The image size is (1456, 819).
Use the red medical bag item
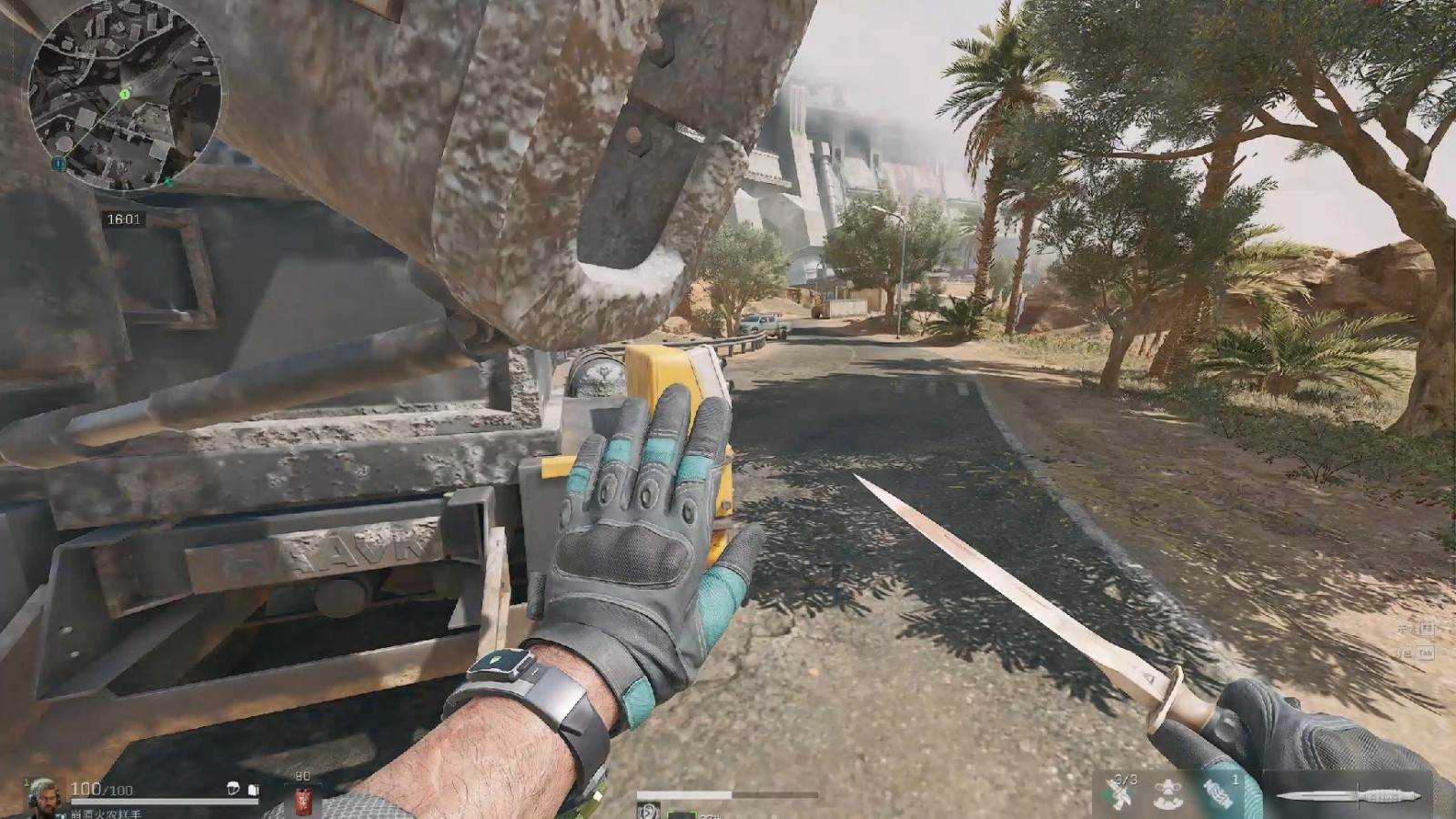click(x=303, y=802)
